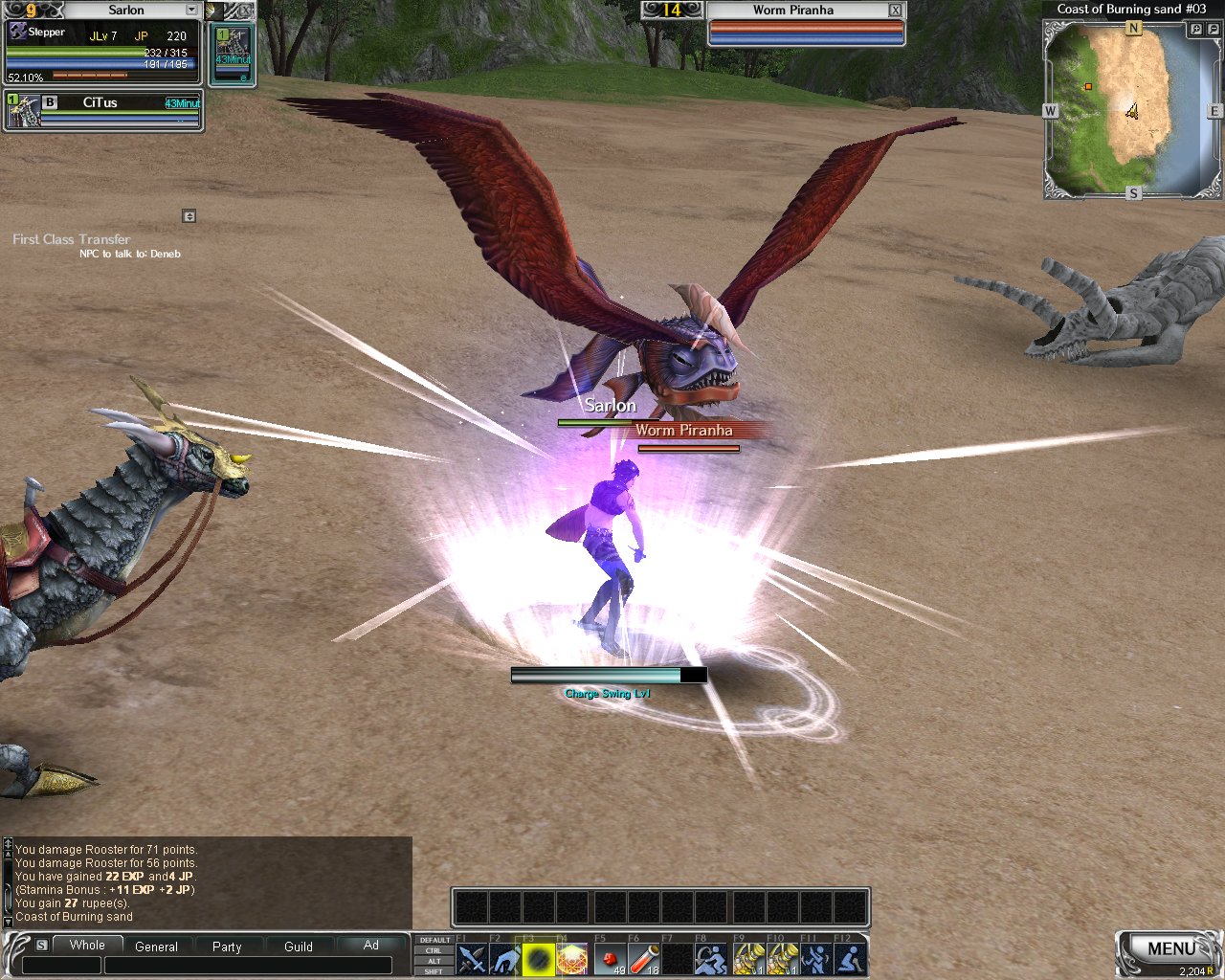
Task: Open the Sarlon name dropdown arrow
Action: tap(191, 10)
